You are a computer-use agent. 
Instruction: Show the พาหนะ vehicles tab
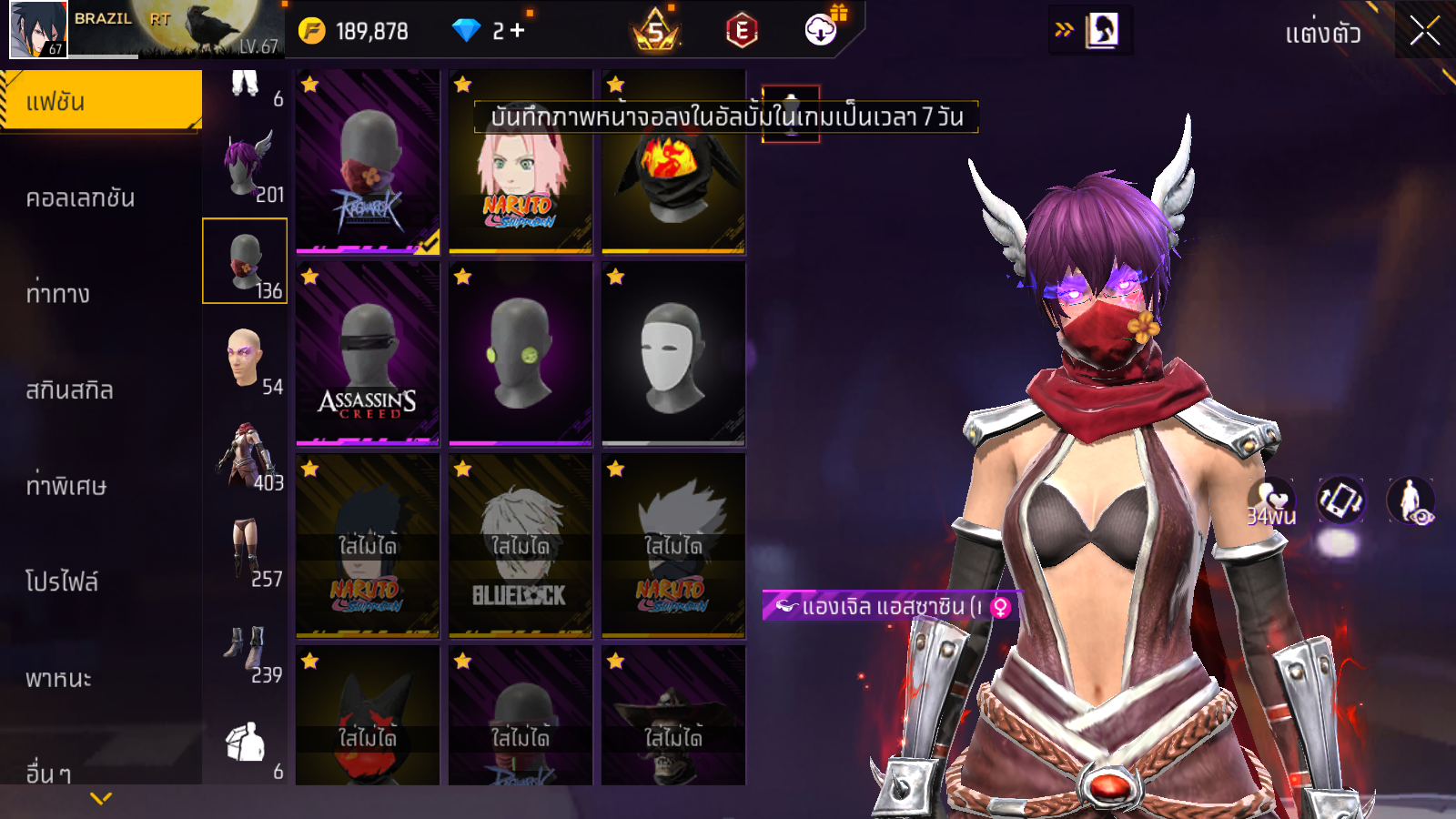[59, 678]
